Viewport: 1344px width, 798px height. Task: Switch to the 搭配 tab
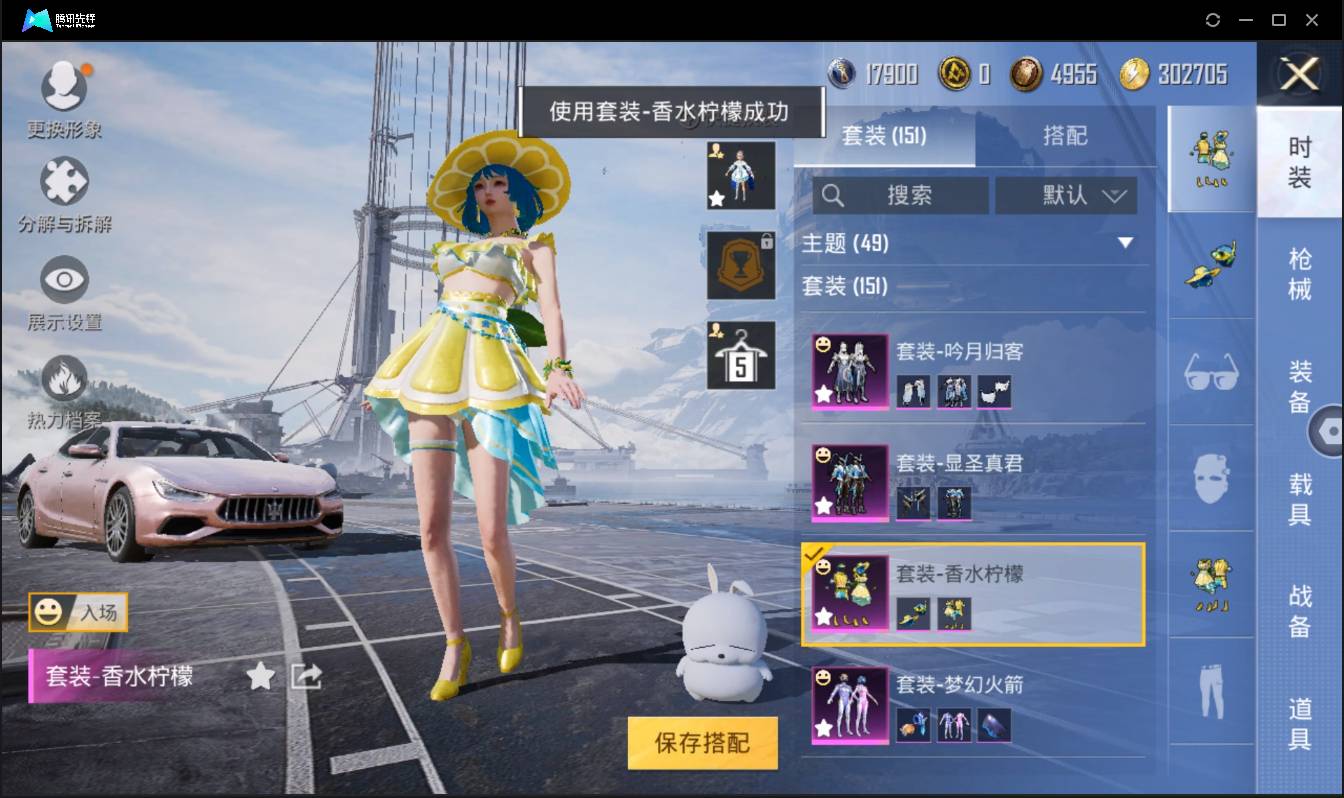point(1066,136)
